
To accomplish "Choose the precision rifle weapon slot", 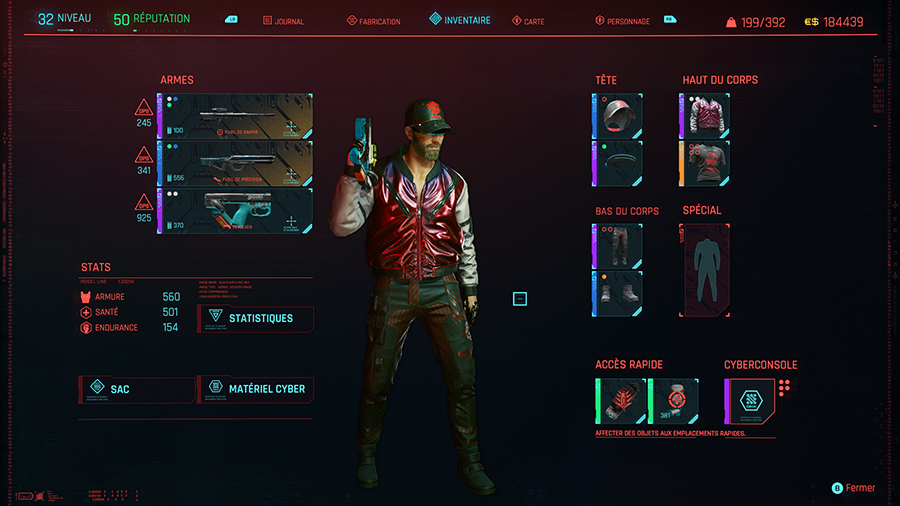I will point(236,163).
